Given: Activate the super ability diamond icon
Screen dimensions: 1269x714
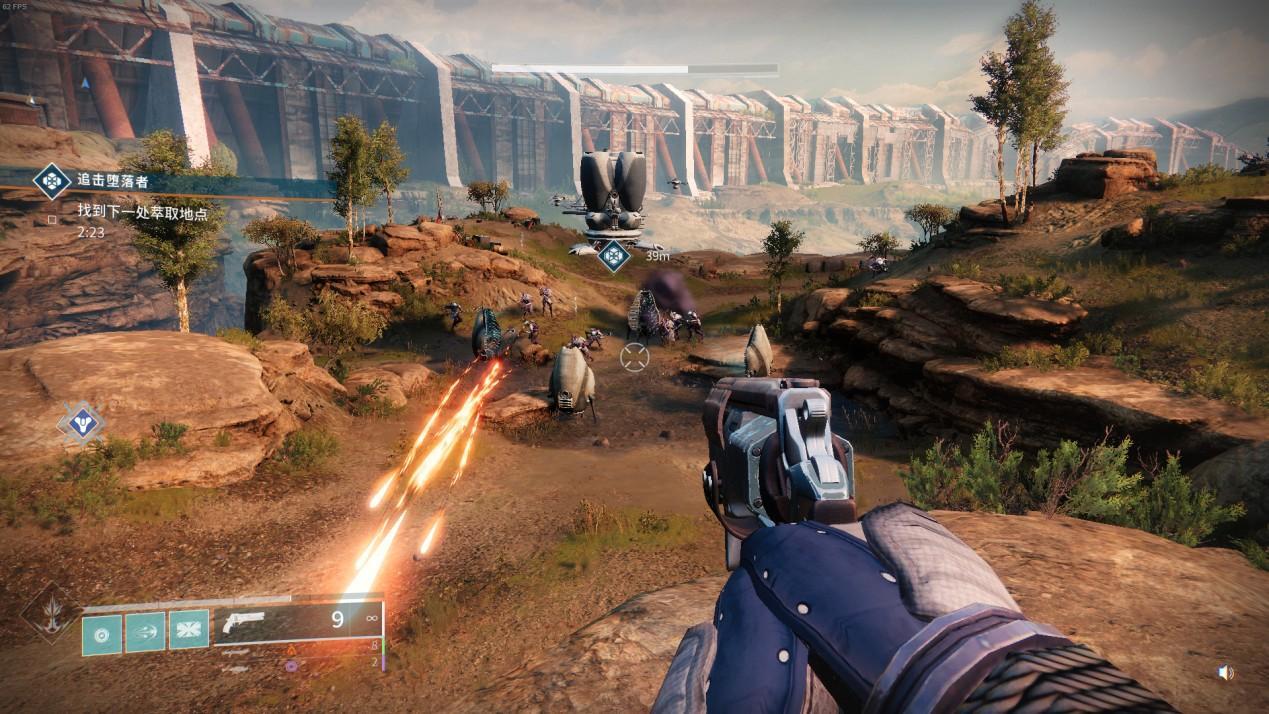Looking at the screenshot, I should click(x=48, y=612).
